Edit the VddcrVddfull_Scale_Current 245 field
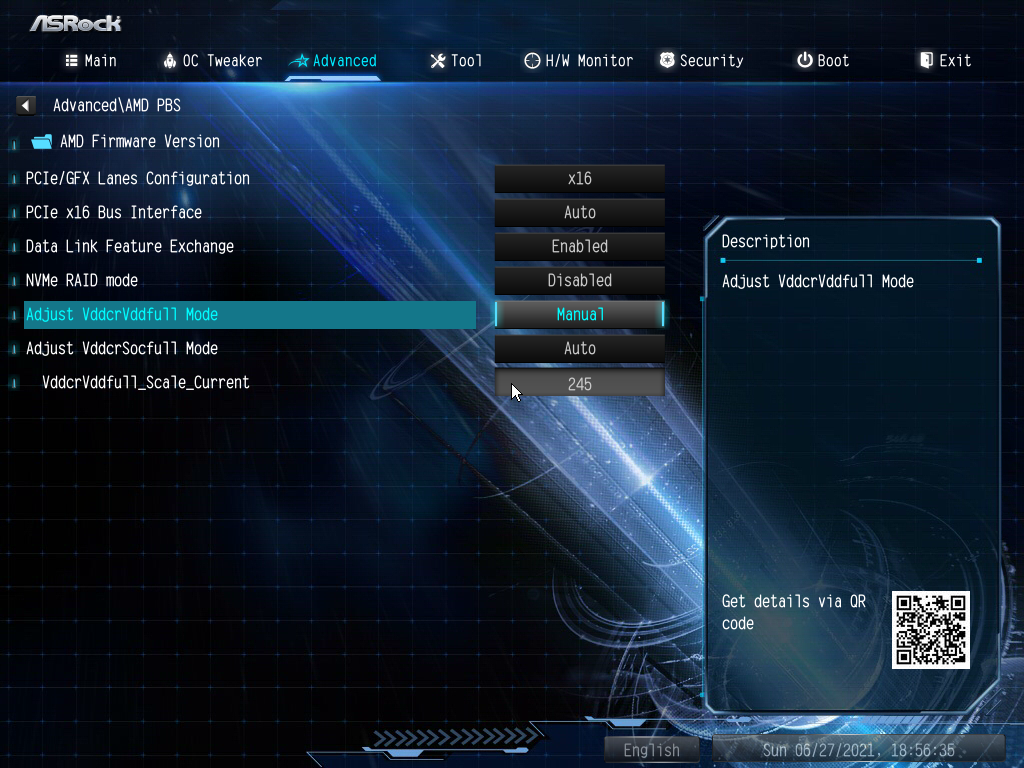This screenshot has width=1024, height=768. (x=579, y=384)
